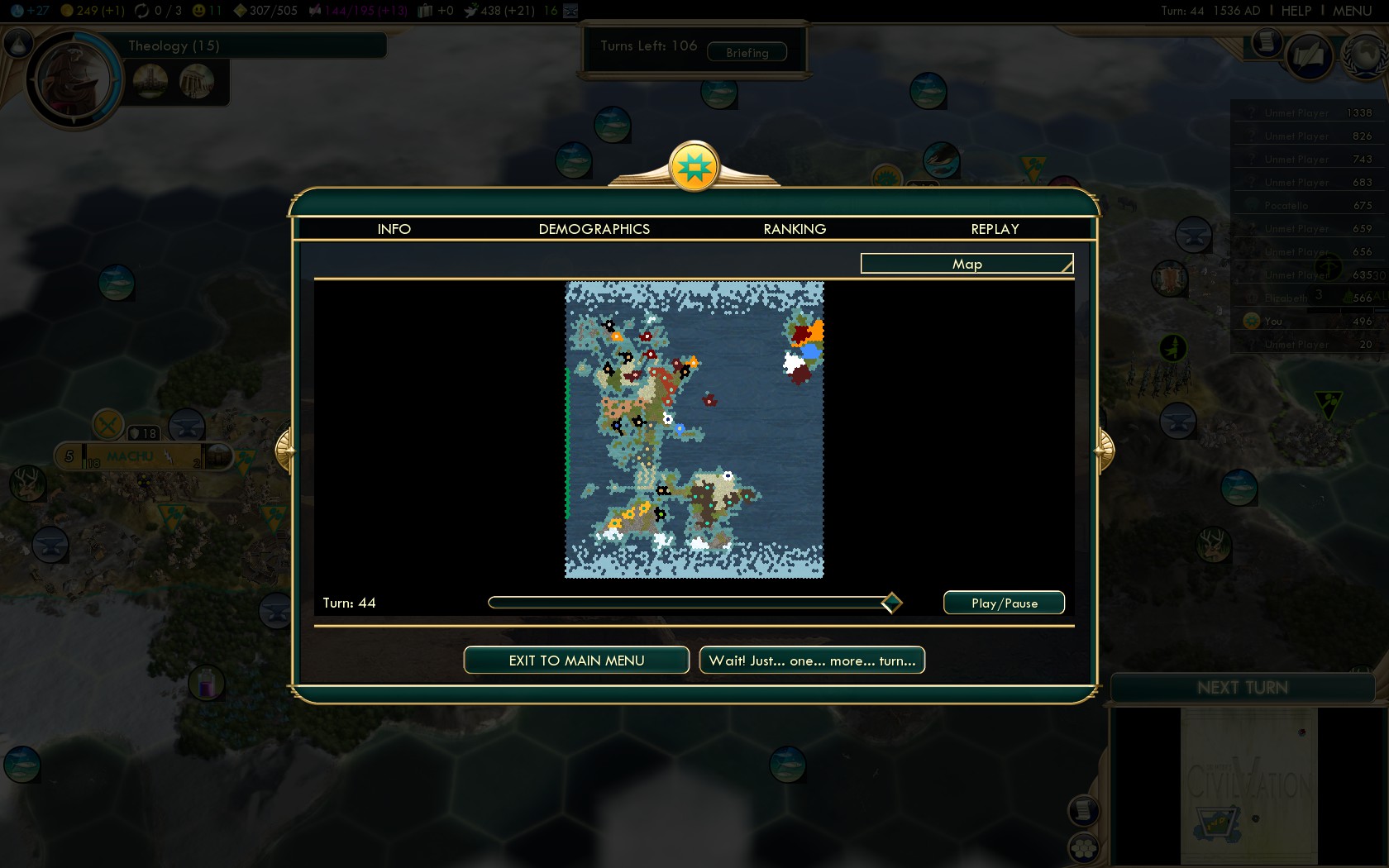Open the DEMOGRAPHICS tab
This screenshot has height=868, width=1389.
click(594, 229)
